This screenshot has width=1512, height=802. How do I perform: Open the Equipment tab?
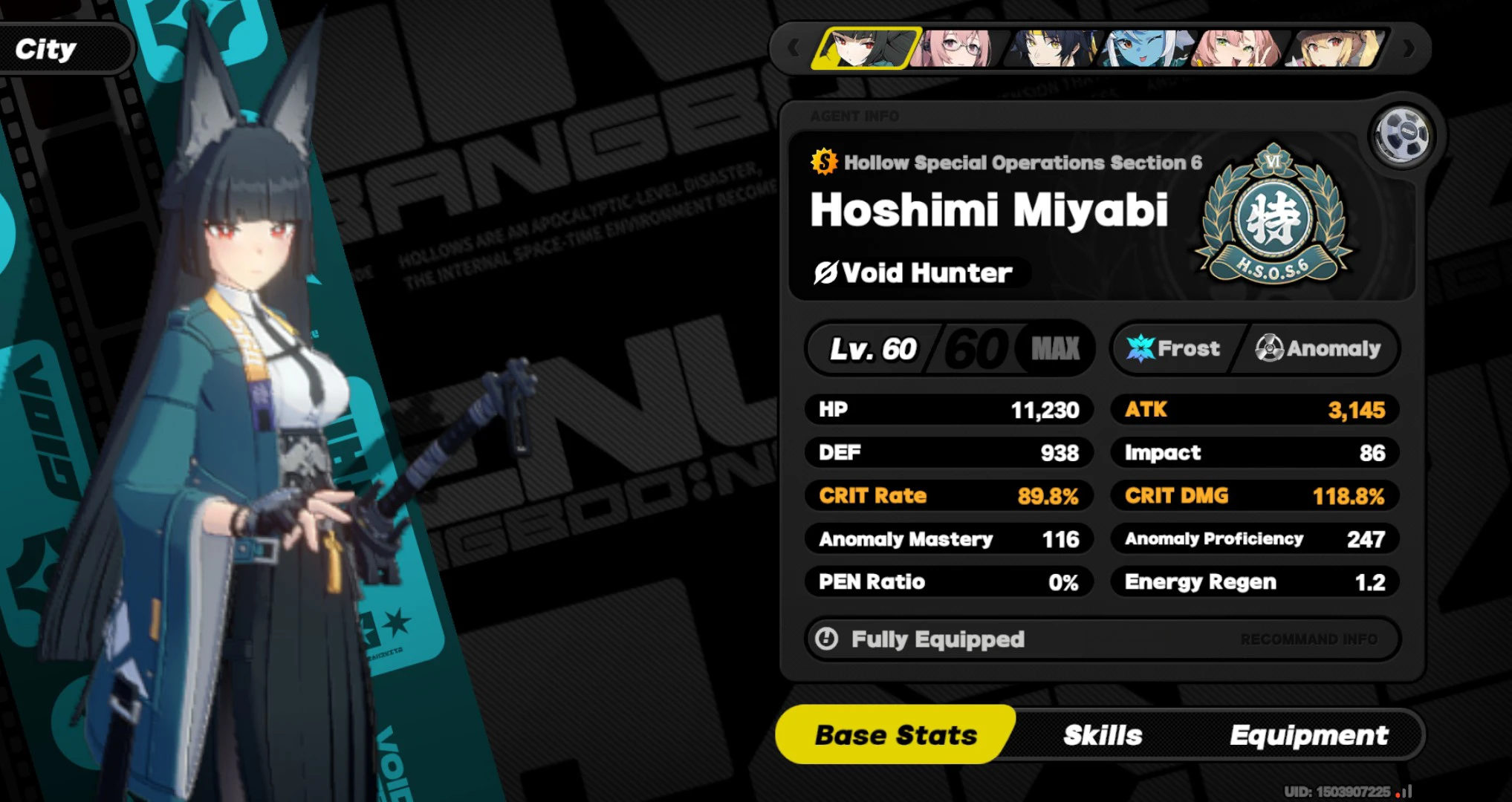[1310, 734]
